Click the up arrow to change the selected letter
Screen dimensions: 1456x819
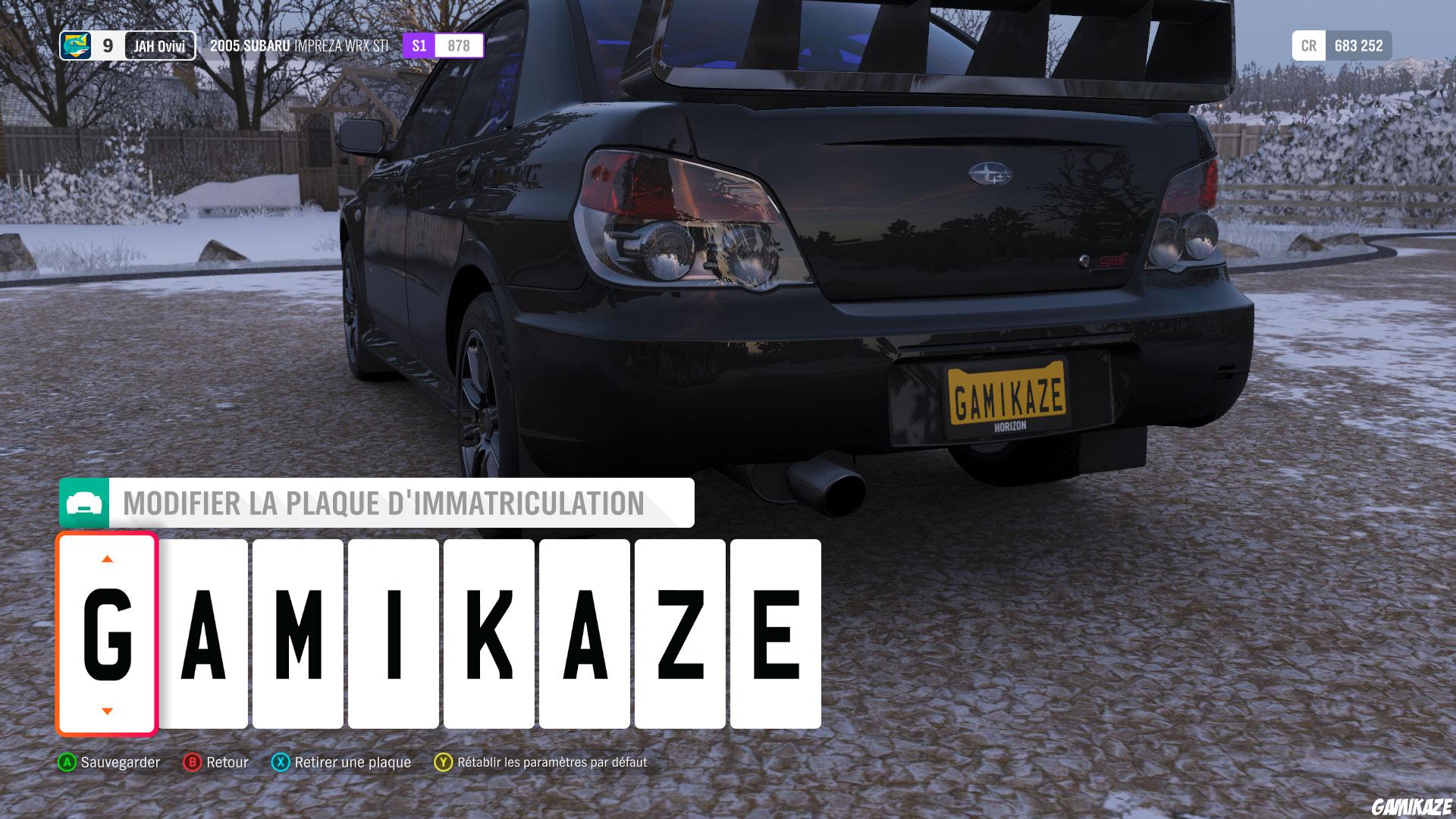point(106,559)
